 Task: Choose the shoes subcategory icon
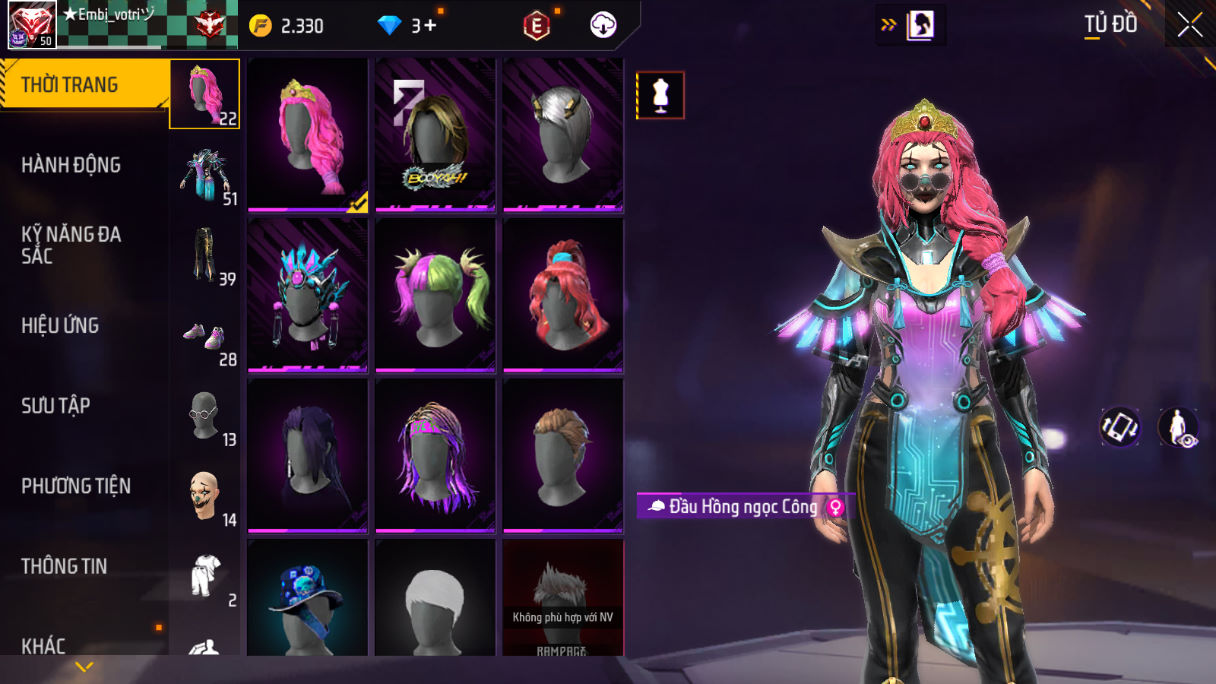point(205,337)
